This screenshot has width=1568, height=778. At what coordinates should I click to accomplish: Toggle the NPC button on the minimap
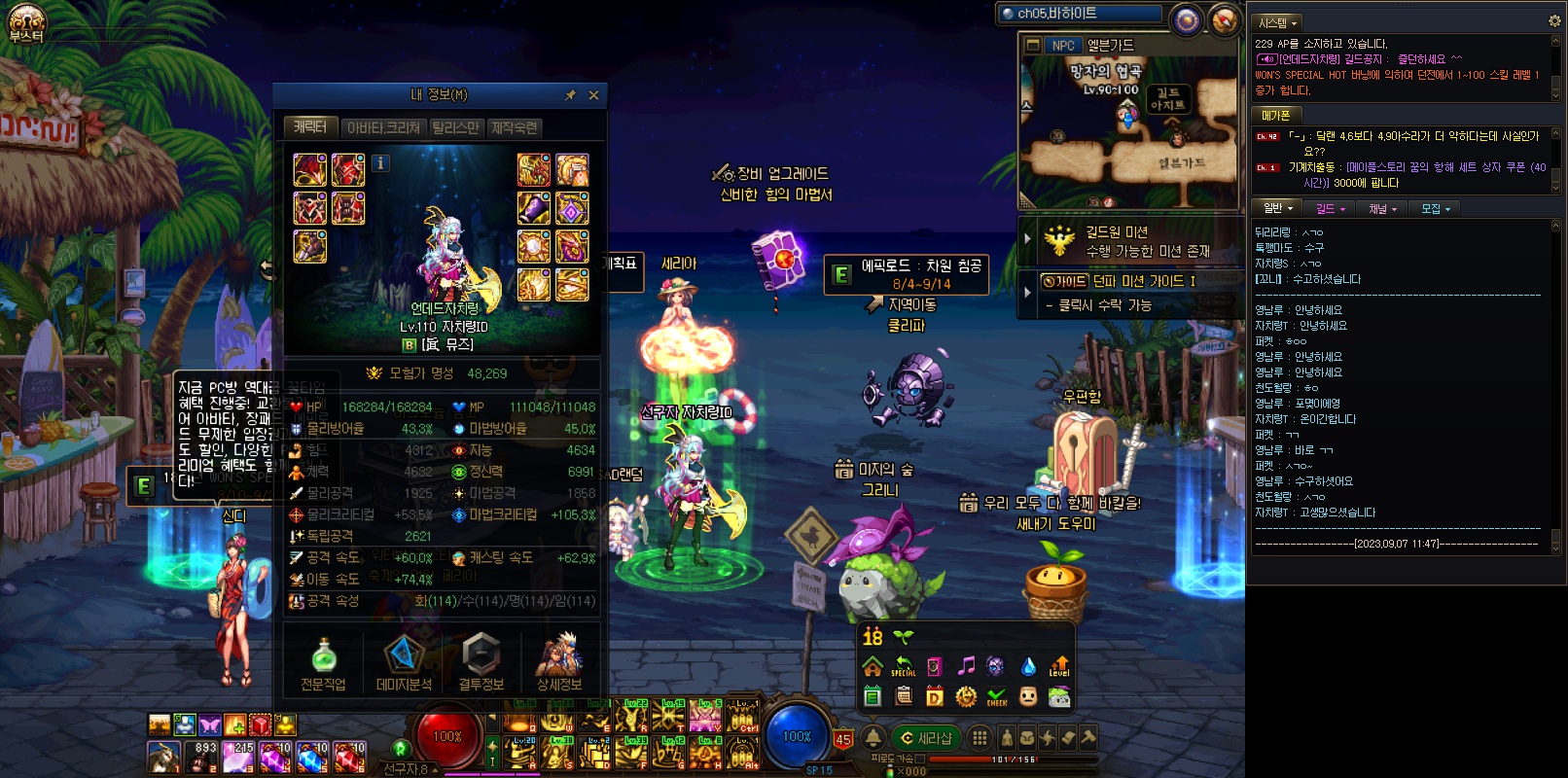pos(1063,46)
